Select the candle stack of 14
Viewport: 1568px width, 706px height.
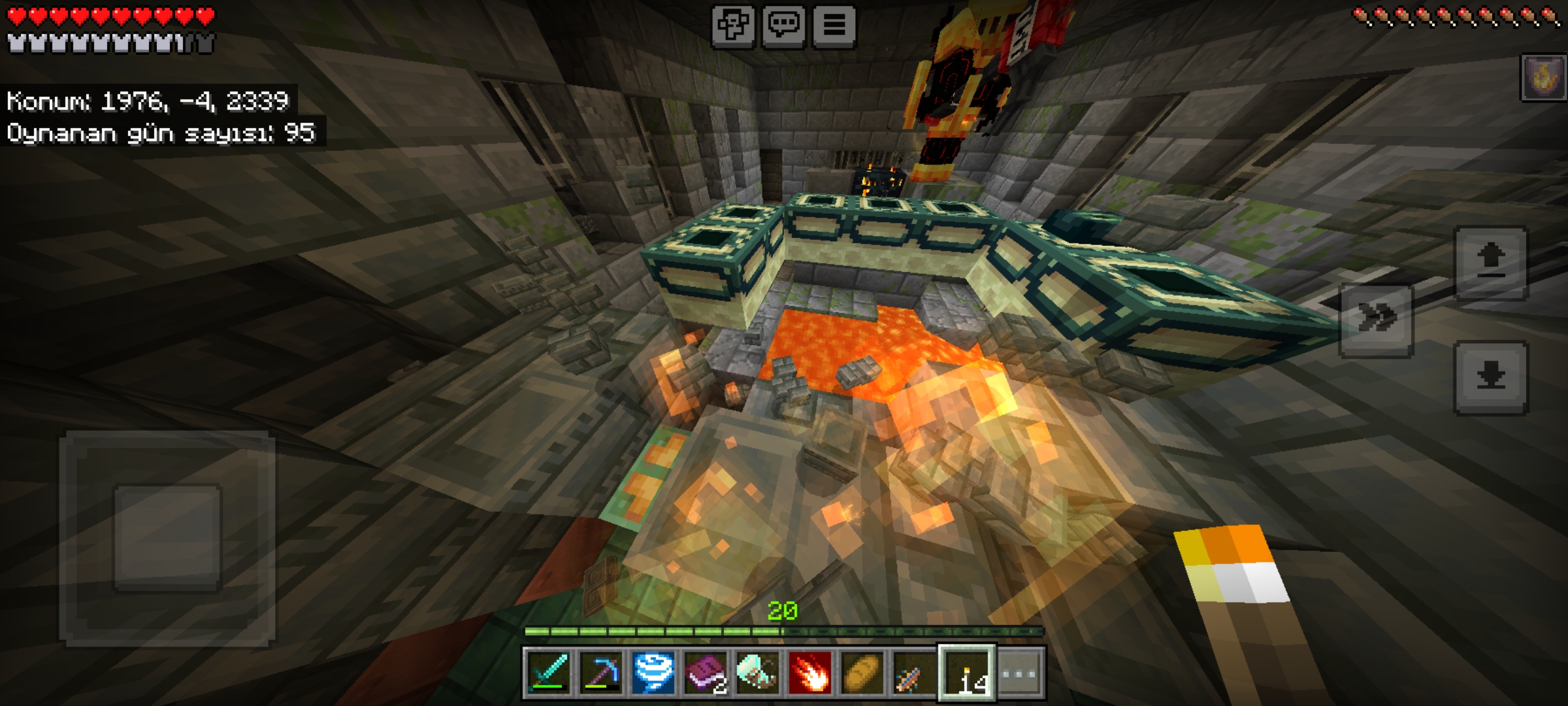[x=967, y=673]
